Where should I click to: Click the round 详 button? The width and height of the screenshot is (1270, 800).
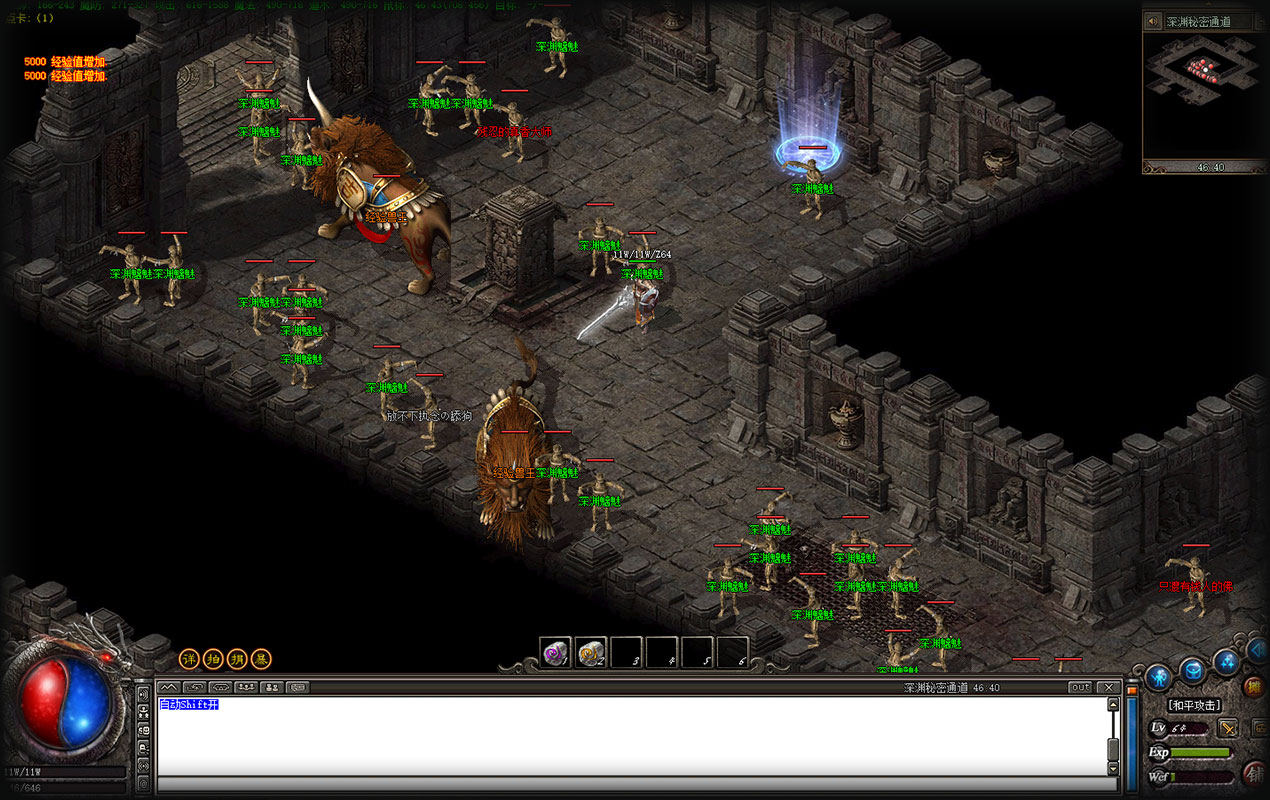pyautogui.click(x=189, y=659)
